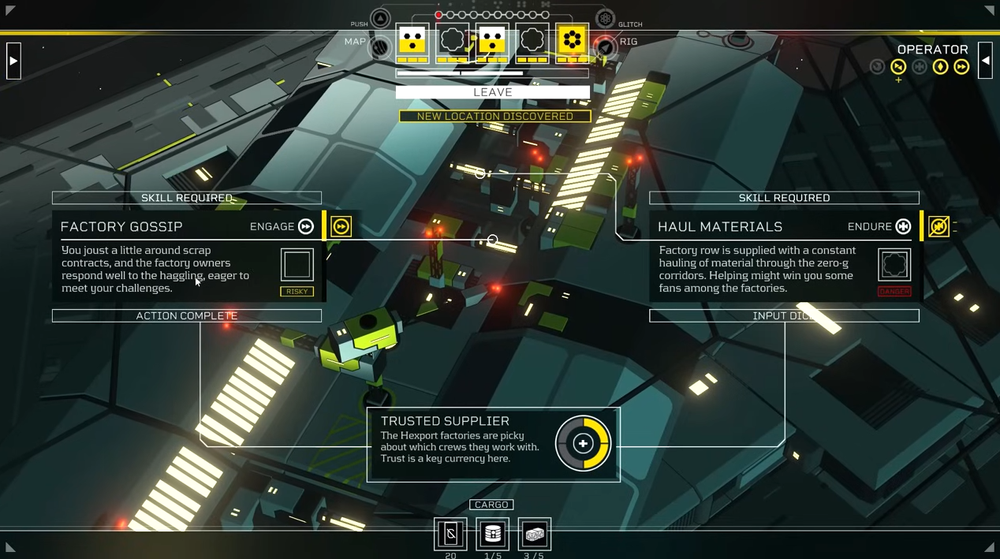Click the Operator's Engage skill icon
The height and width of the screenshot is (559, 1000).
click(x=961, y=67)
